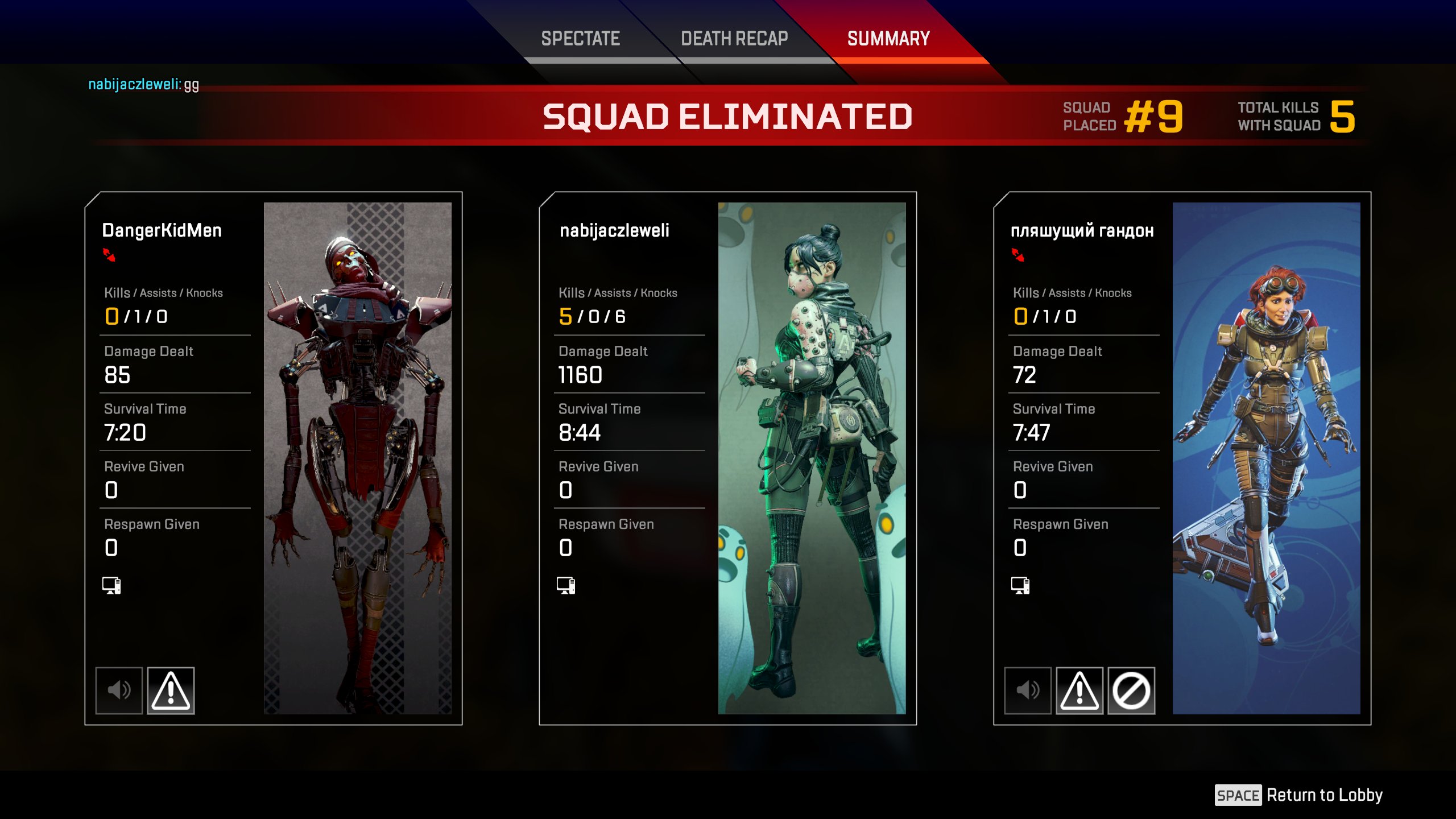Report DangerKidMen using the warning icon
Viewport: 1456px width, 819px height.
click(171, 690)
